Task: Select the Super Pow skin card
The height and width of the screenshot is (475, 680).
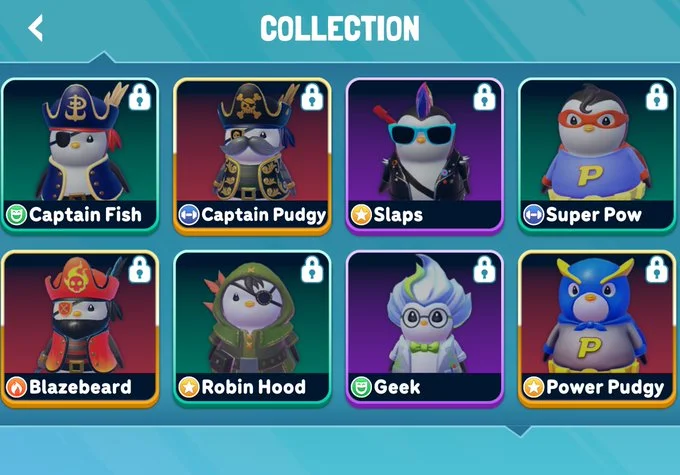Action: pos(597,155)
